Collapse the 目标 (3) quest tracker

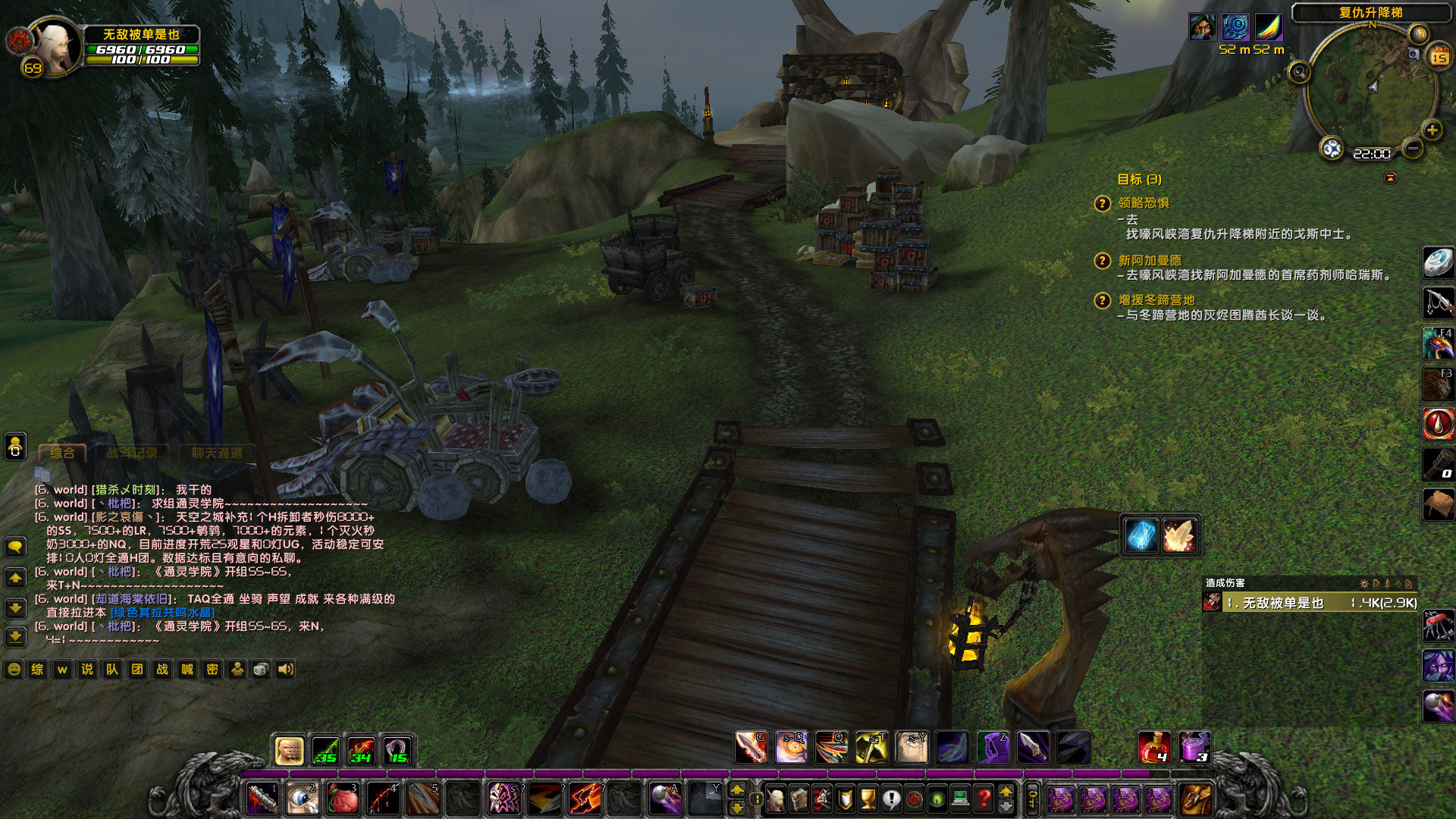click(x=1137, y=180)
